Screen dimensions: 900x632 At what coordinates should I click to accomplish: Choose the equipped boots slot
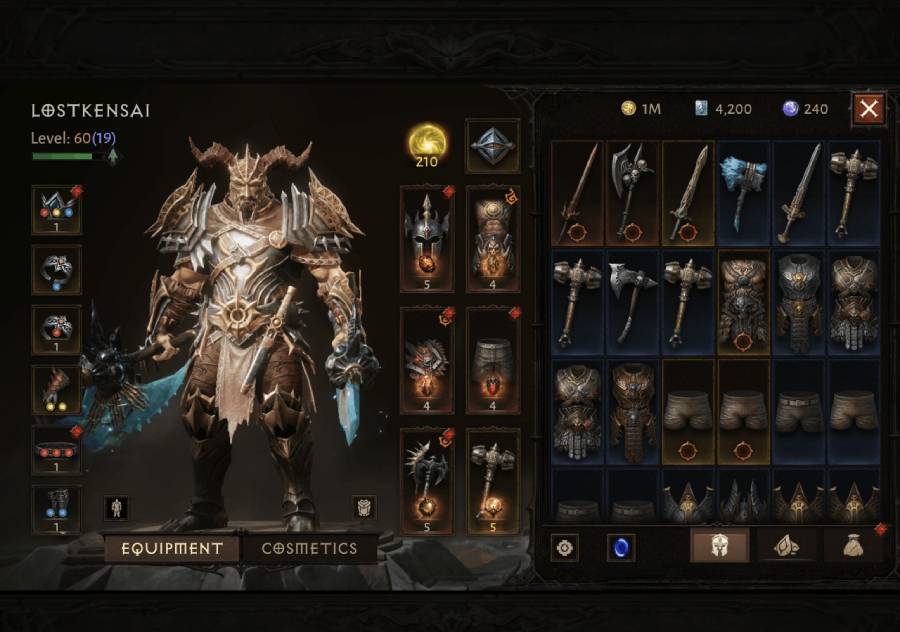click(x=56, y=509)
